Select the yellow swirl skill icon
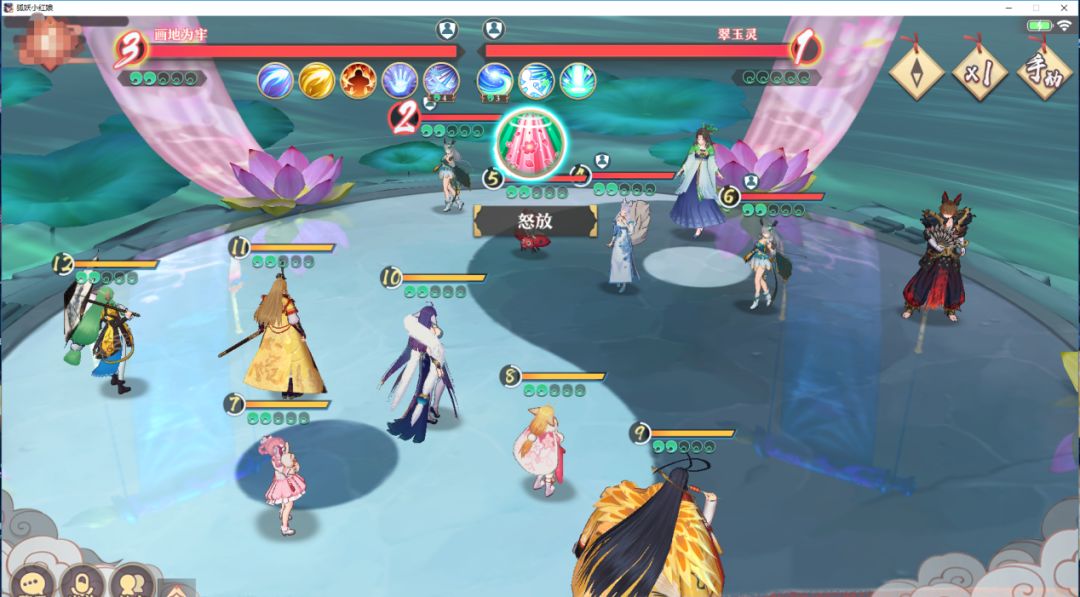1080x597 pixels. point(317,80)
